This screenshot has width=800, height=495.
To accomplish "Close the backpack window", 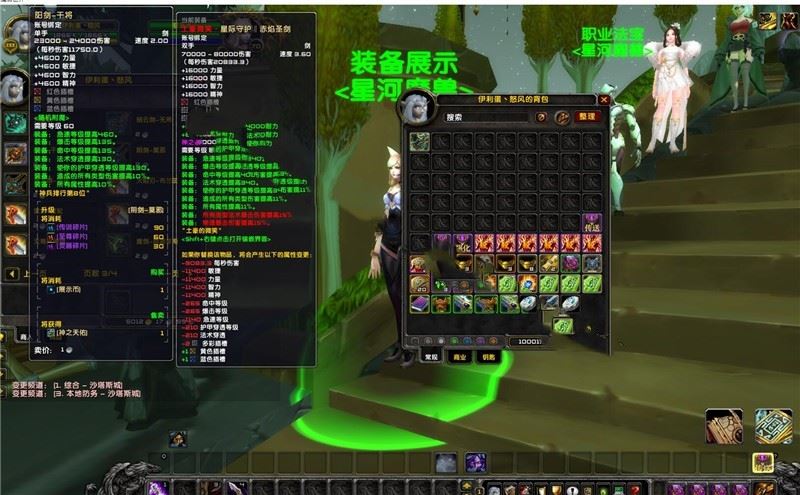I will coord(604,100).
